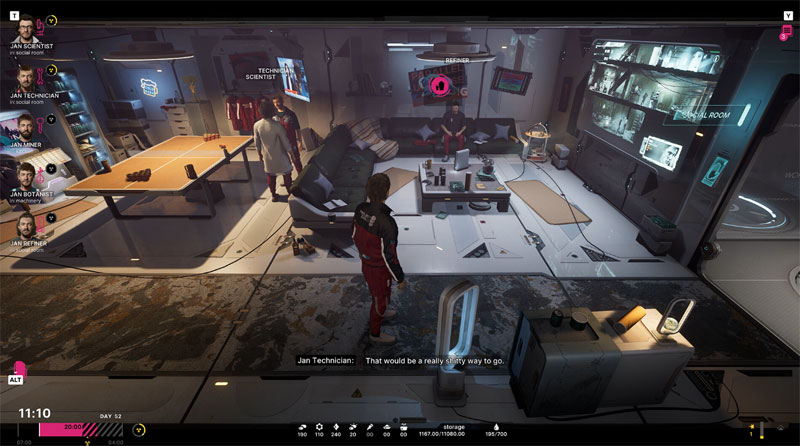Choose the Jan Miner portrait
This screenshot has height=446, width=800.
click(23, 125)
